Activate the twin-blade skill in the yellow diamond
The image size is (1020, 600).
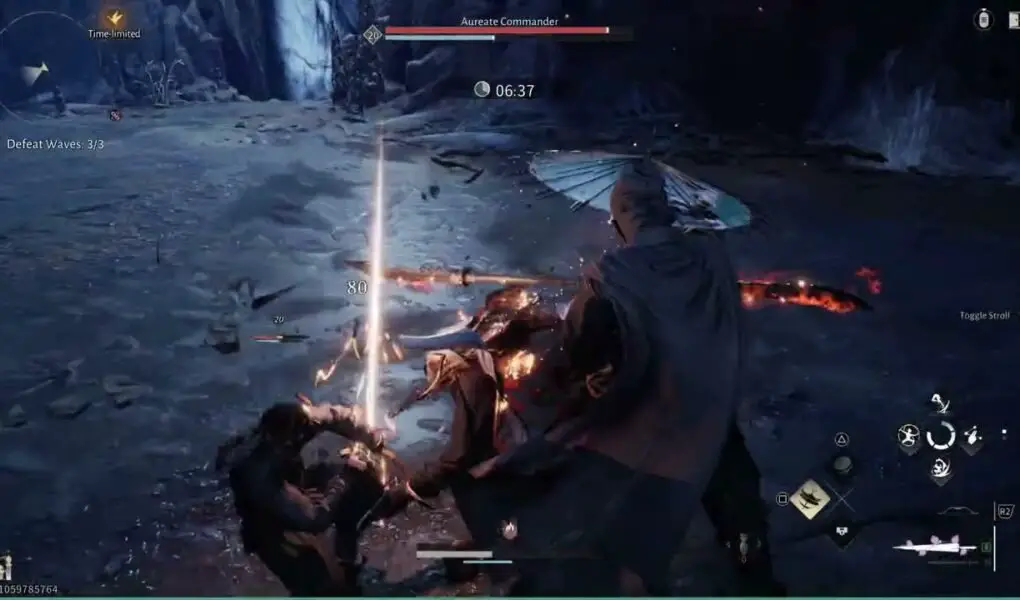pos(810,498)
